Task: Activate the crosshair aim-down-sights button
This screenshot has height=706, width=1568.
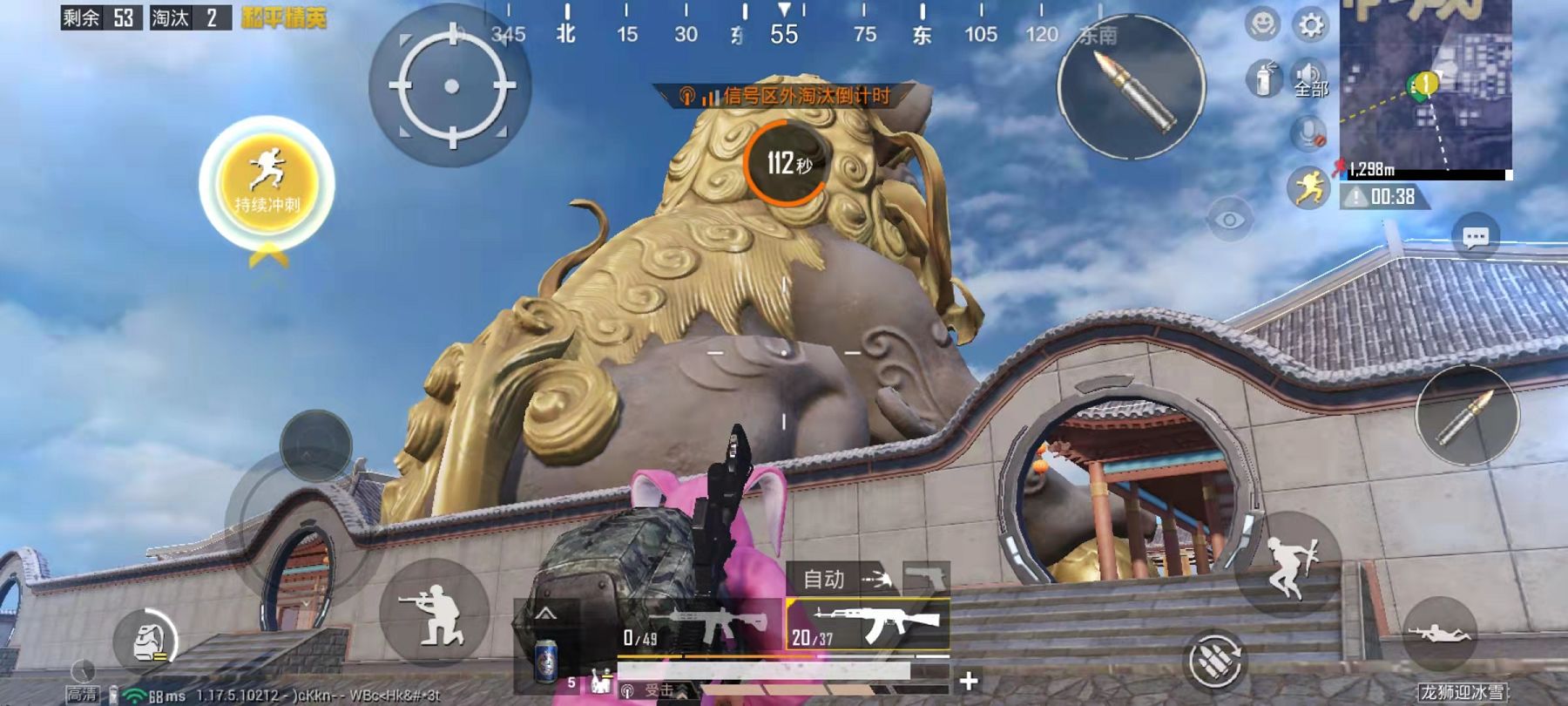Action: (x=450, y=85)
